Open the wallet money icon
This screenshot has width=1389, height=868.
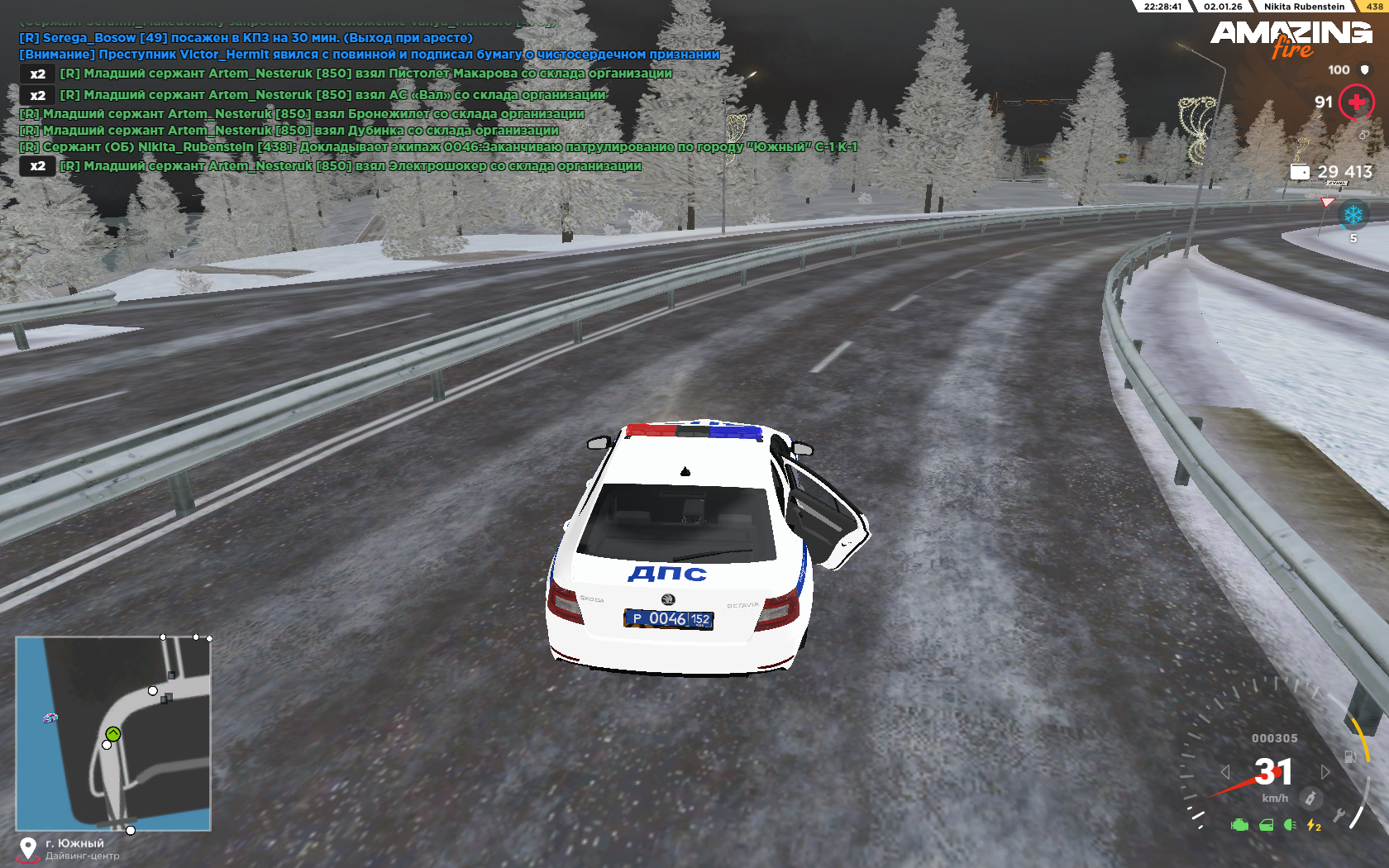pyautogui.click(x=1300, y=172)
